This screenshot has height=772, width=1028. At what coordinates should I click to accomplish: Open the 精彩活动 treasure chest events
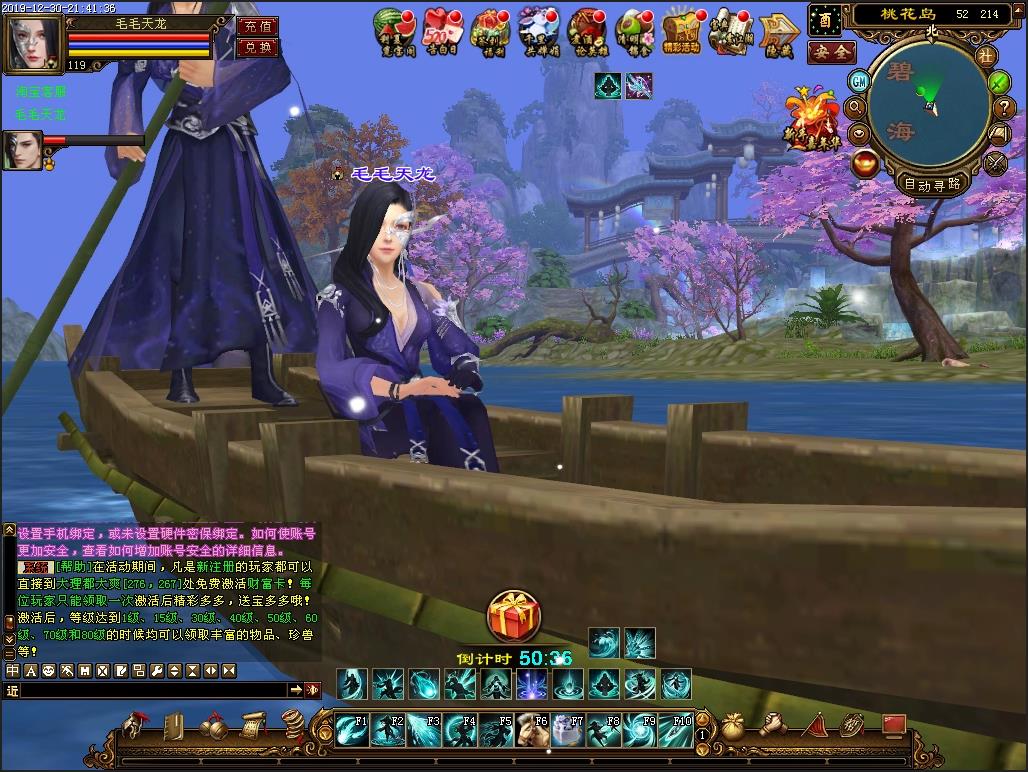pos(682,32)
